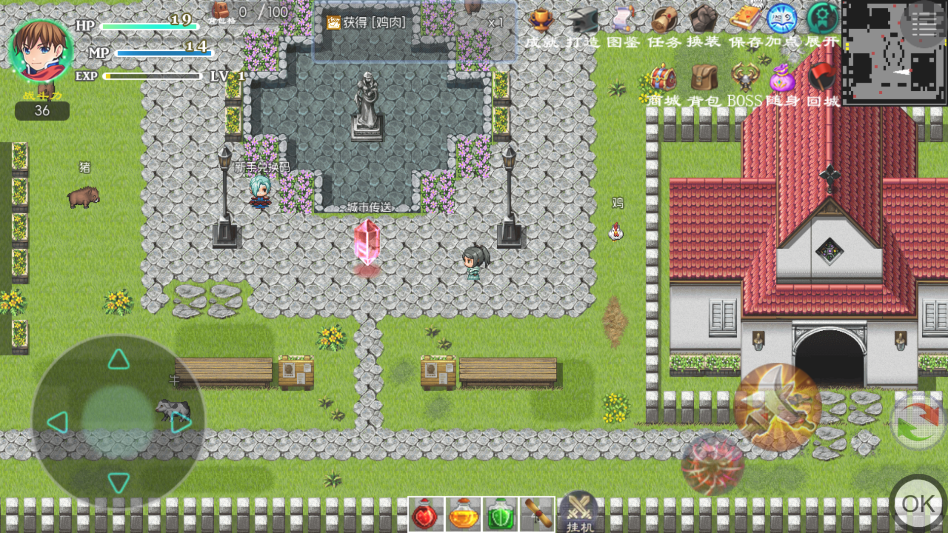The image size is (948, 533).
Task: Open the BOSS horned helmet menu
Action: (x=744, y=79)
